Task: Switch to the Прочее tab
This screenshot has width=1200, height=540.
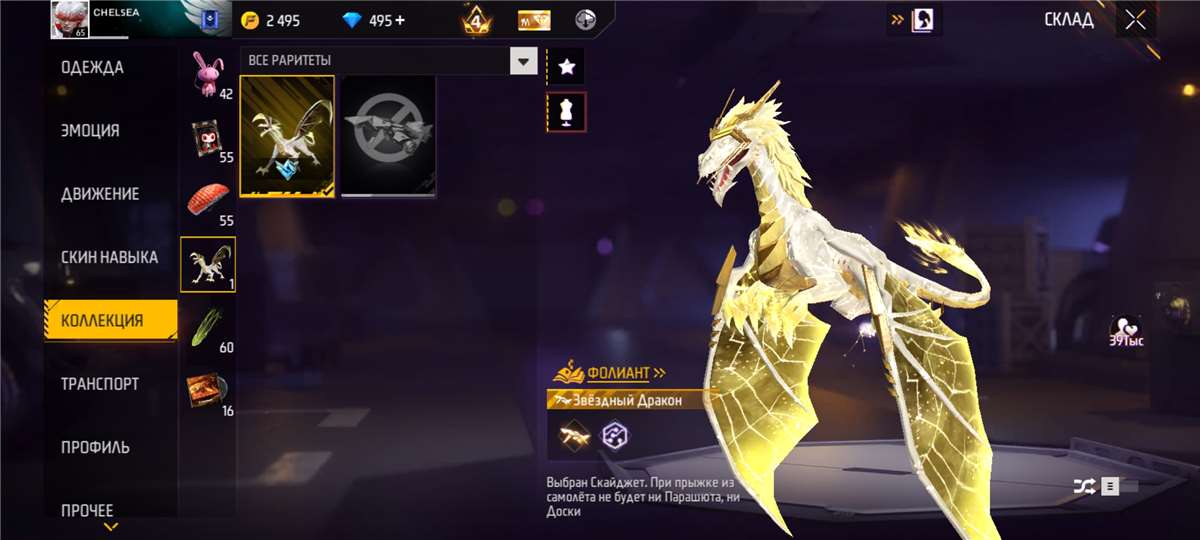Action: click(x=87, y=510)
